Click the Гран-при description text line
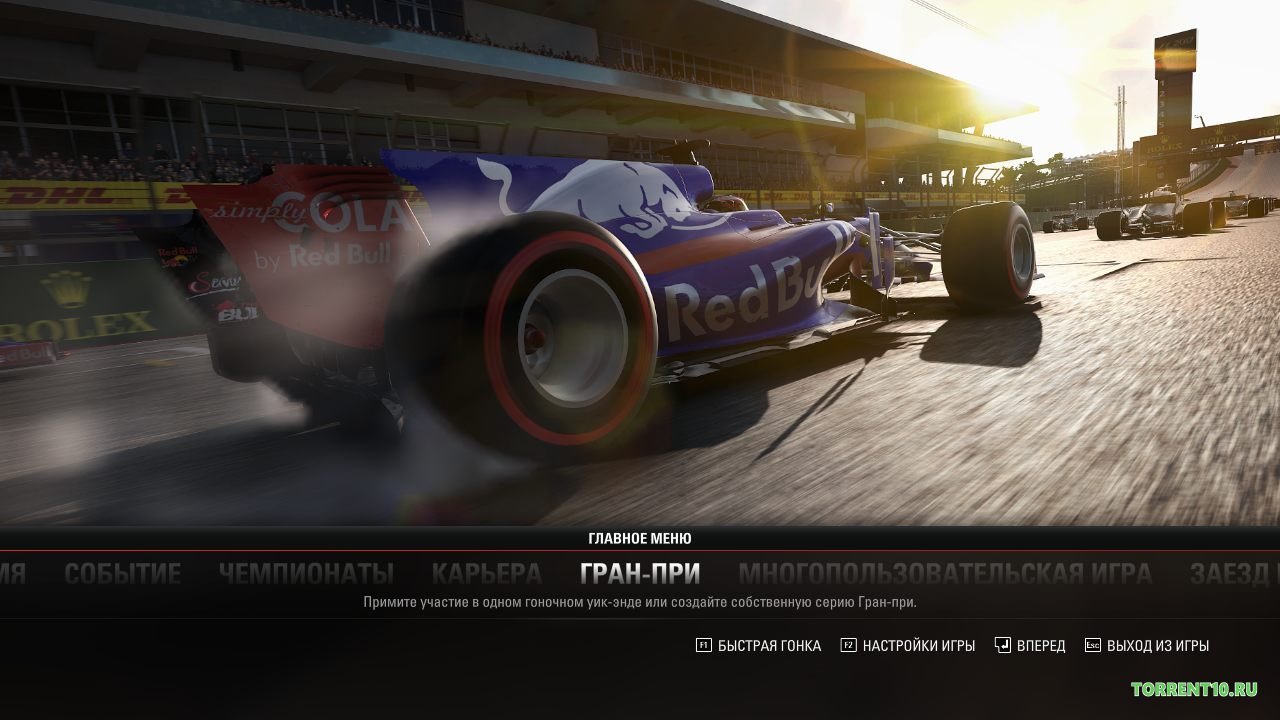Viewport: 1280px width, 720px height. pos(640,600)
